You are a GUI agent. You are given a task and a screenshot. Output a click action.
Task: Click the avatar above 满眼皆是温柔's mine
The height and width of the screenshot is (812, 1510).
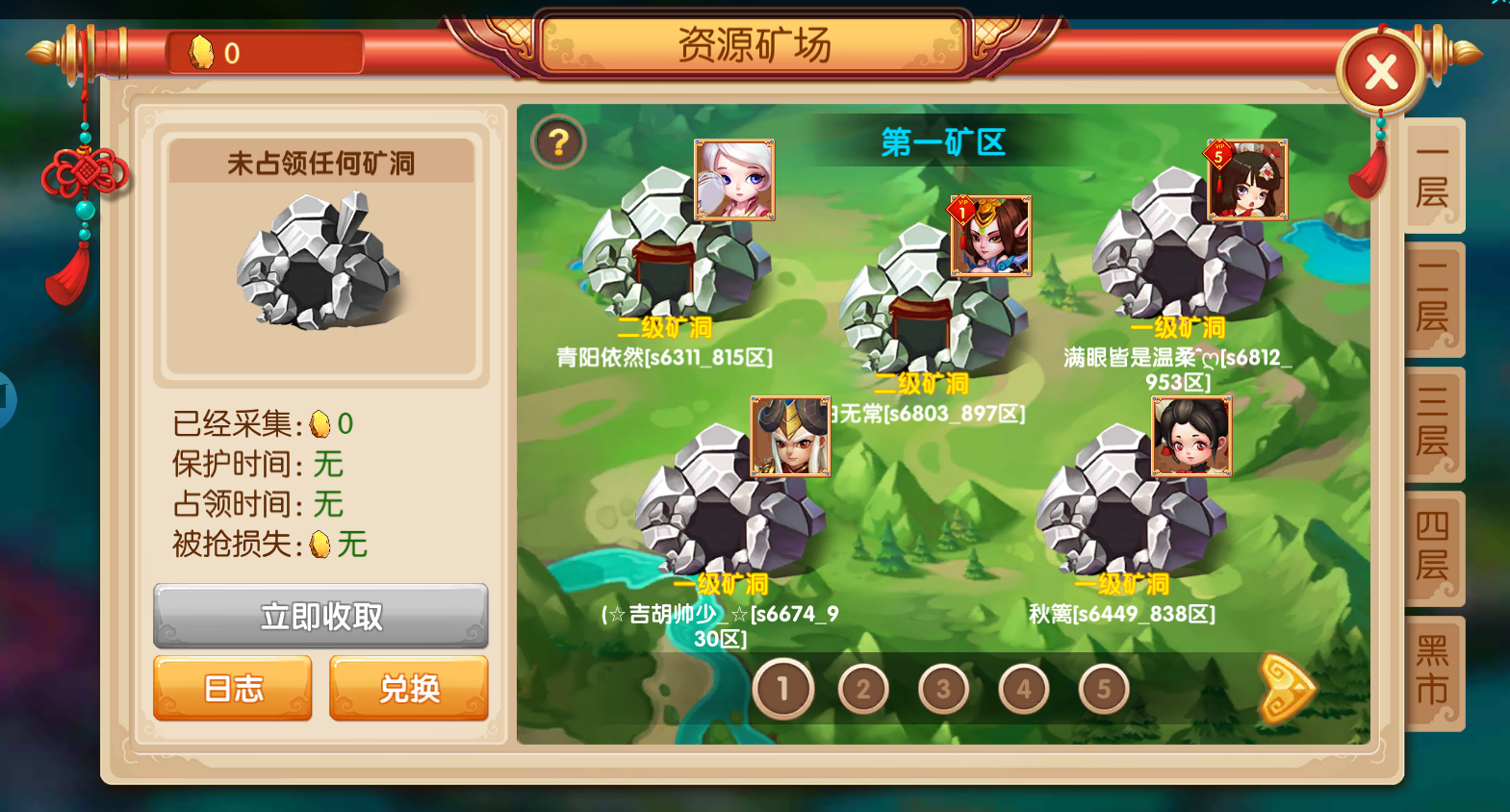coord(1246,179)
